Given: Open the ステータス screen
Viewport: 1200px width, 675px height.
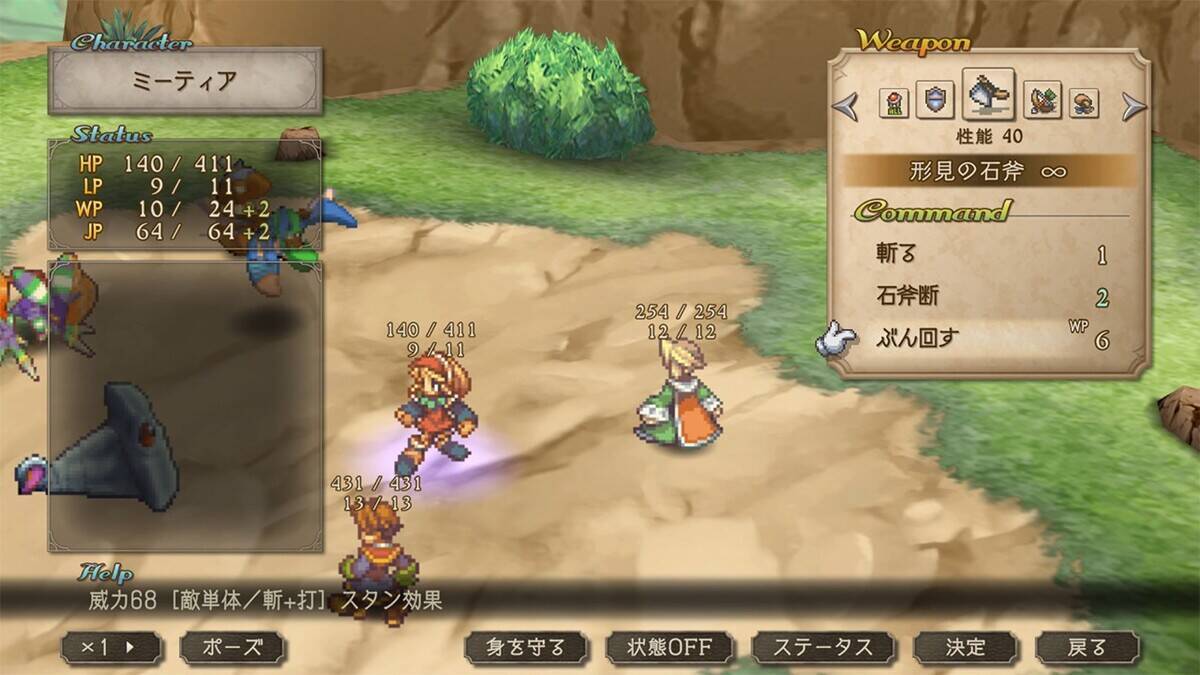Looking at the screenshot, I should pos(823,647).
